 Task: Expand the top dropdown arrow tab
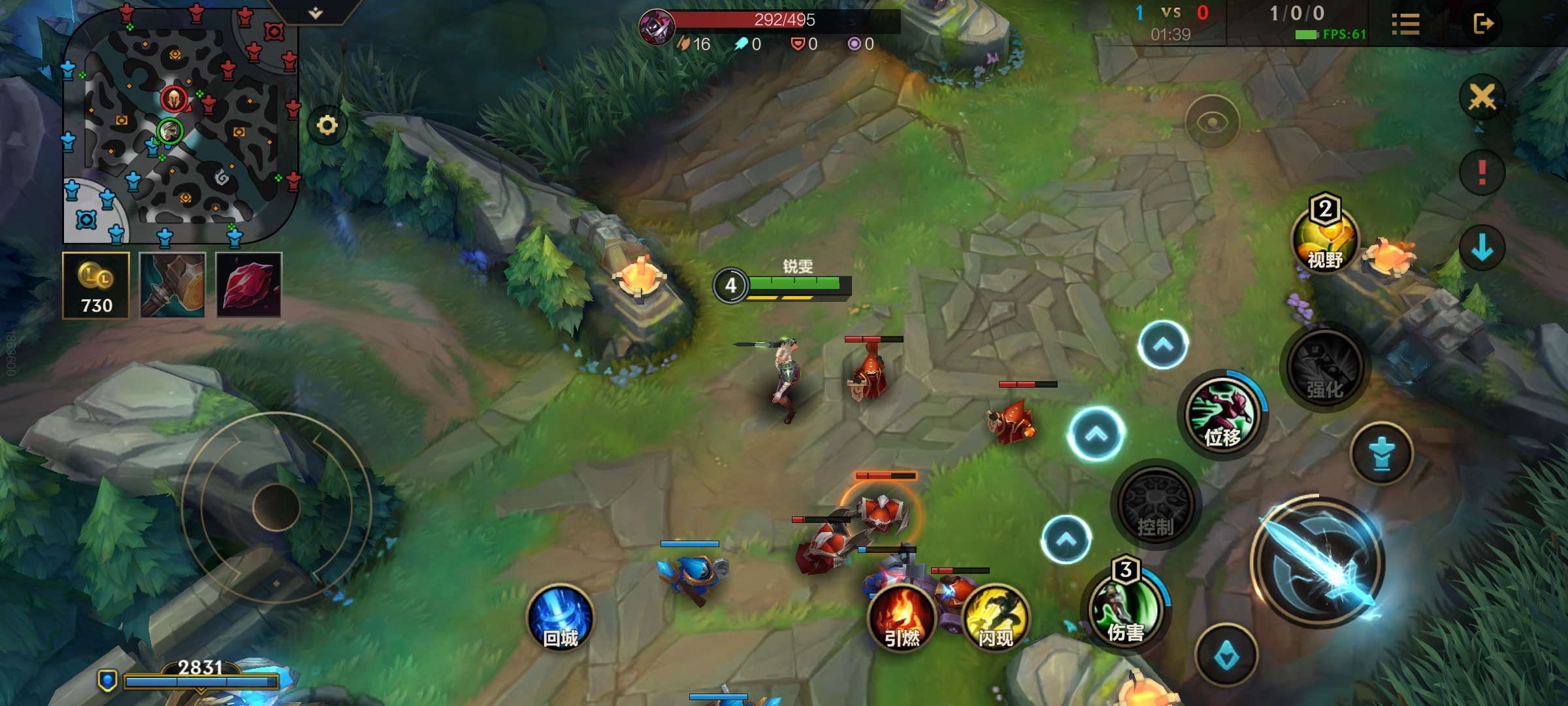[x=316, y=12]
